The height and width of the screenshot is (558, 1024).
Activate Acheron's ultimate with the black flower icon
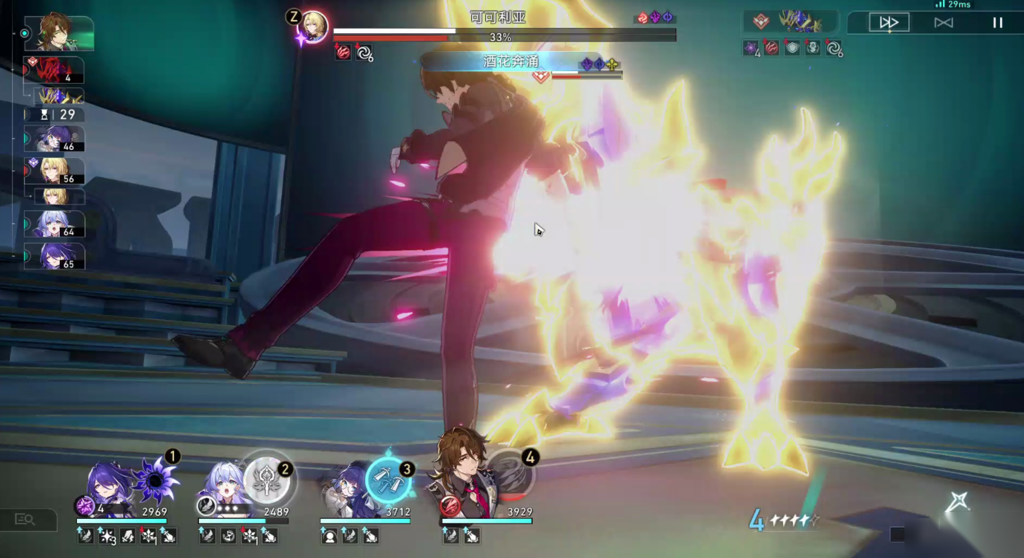[156, 482]
